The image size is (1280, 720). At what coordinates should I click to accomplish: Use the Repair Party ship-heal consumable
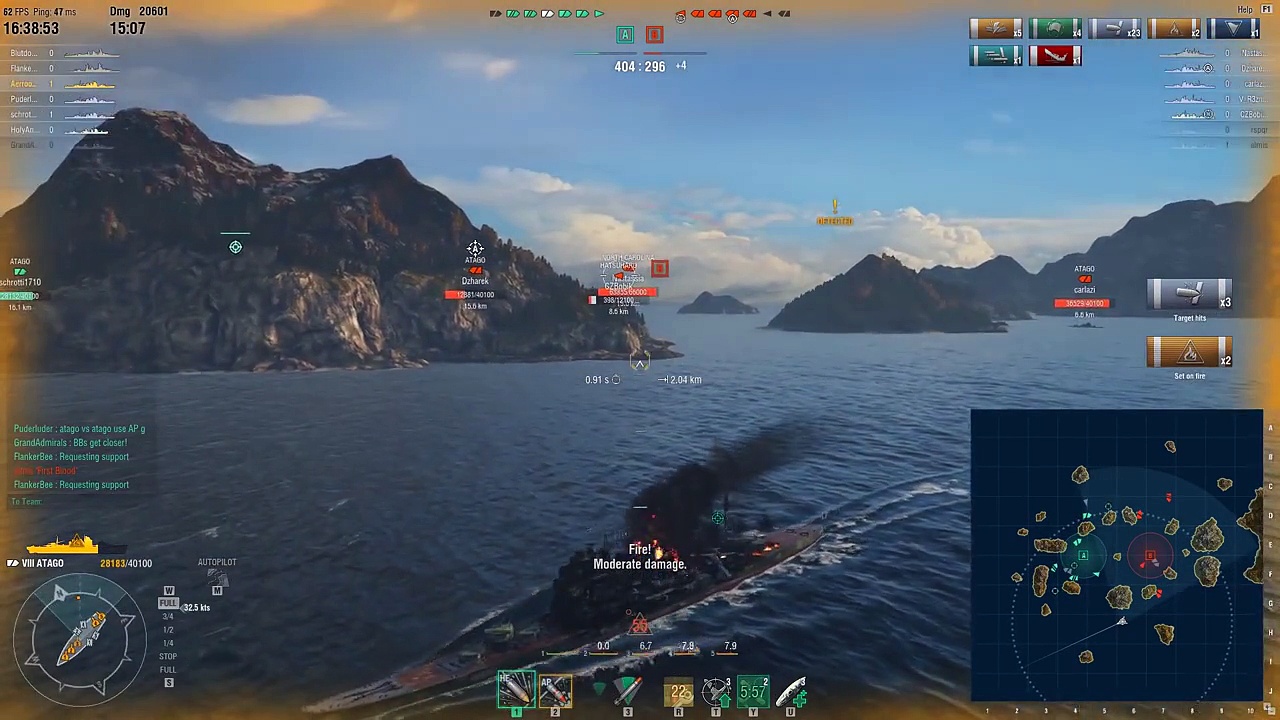click(x=790, y=690)
